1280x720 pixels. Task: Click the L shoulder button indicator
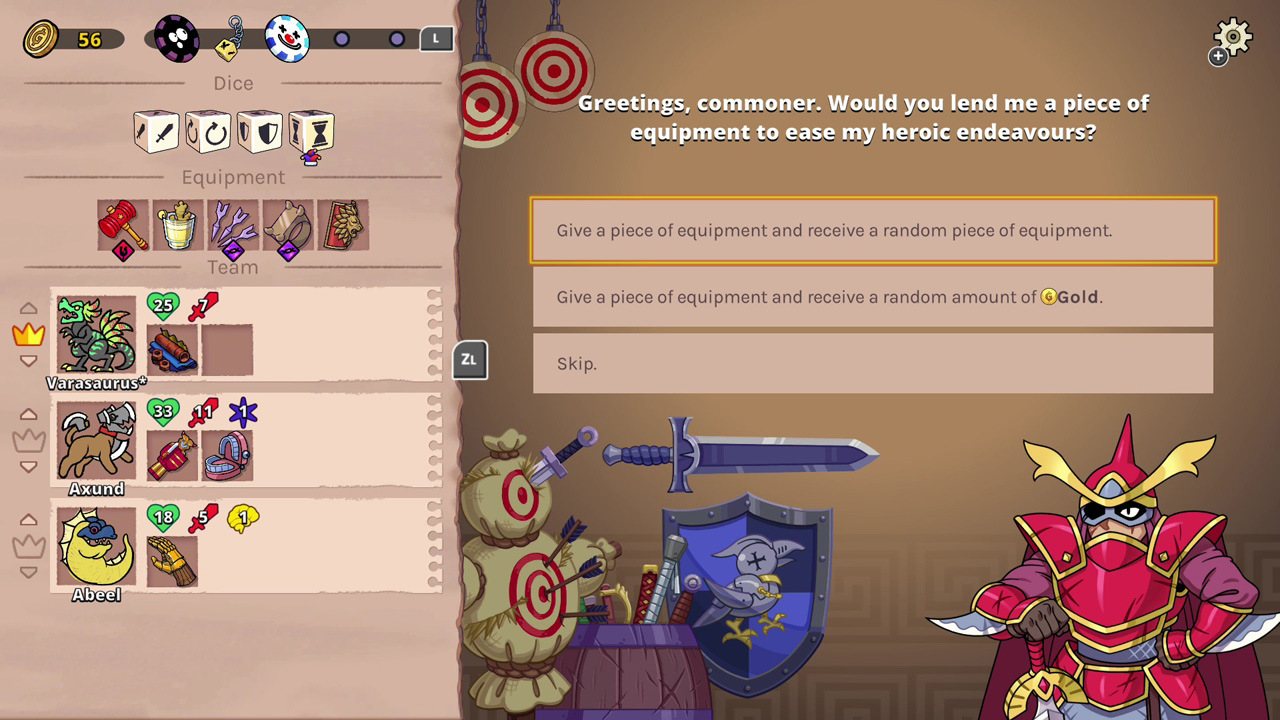436,38
